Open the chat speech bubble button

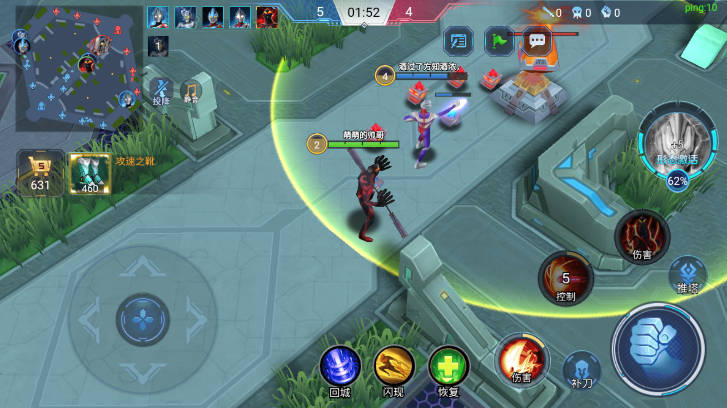click(537, 41)
